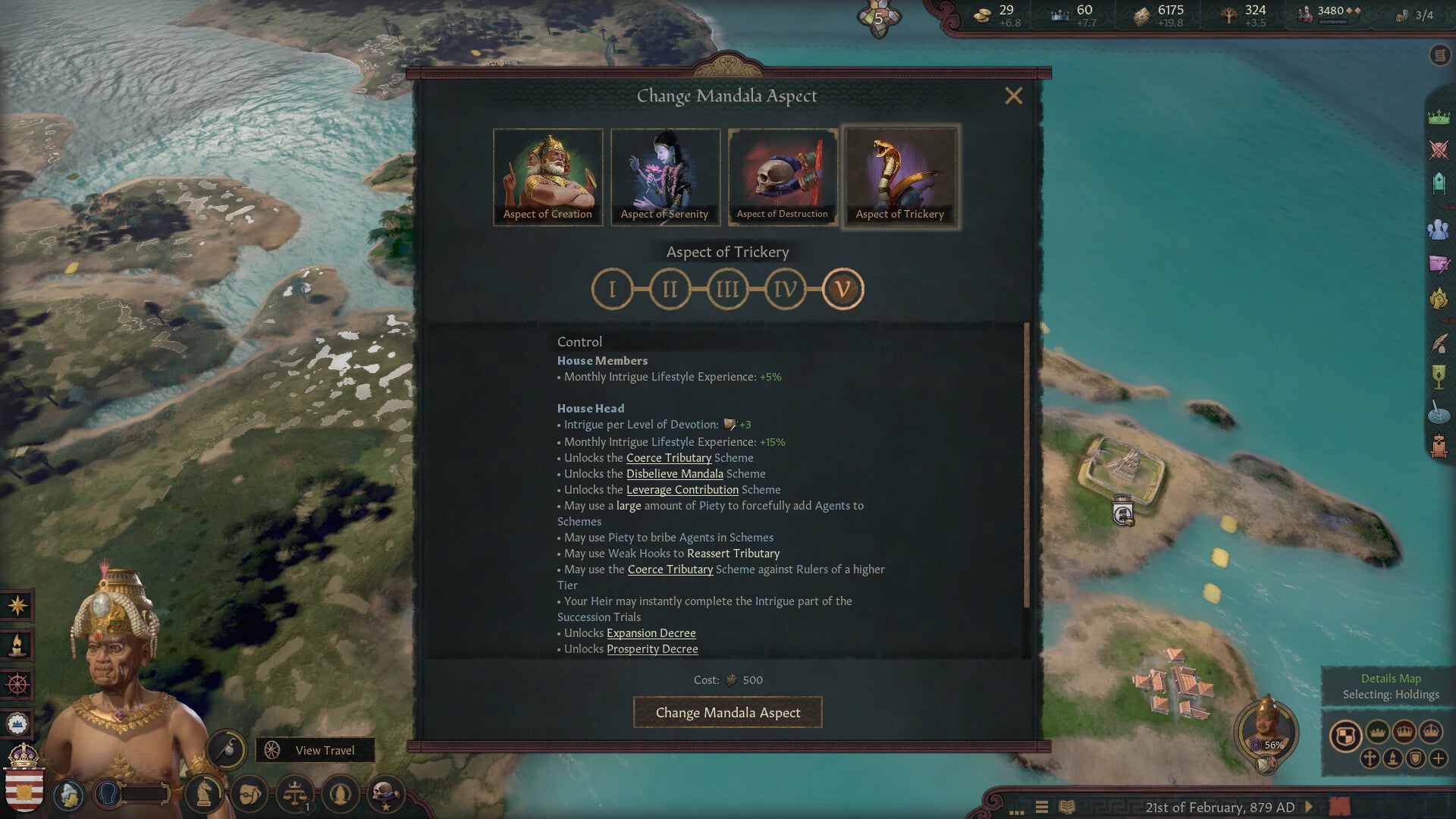
Task: Click the piety icon beside Cost 500
Action: (x=730, y=680)
